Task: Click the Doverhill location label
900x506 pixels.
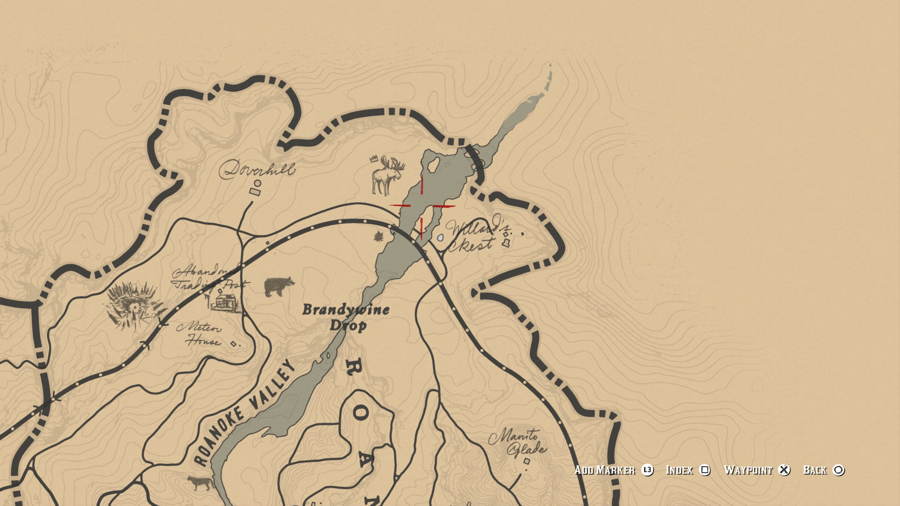Action: coord(257,169)
